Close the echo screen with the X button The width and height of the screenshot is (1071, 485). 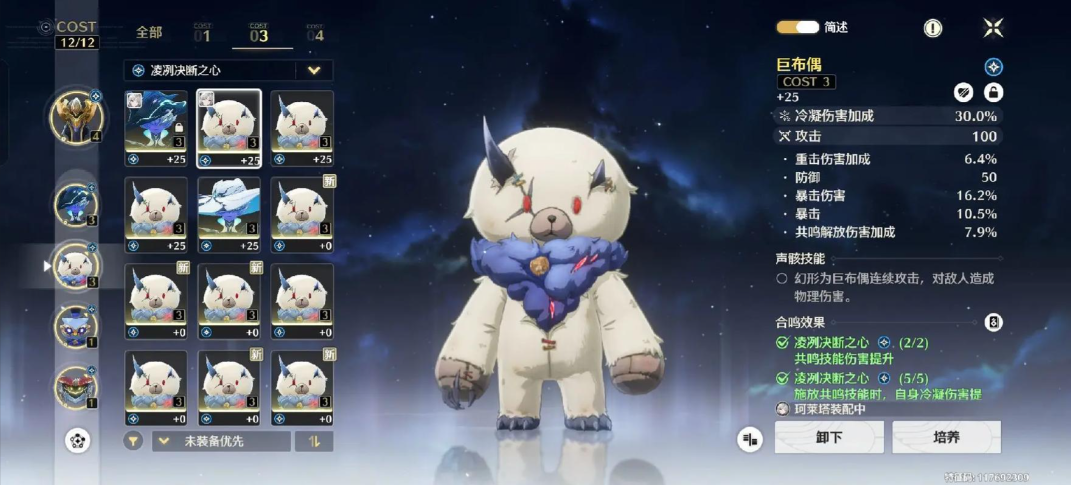point(993,28)
